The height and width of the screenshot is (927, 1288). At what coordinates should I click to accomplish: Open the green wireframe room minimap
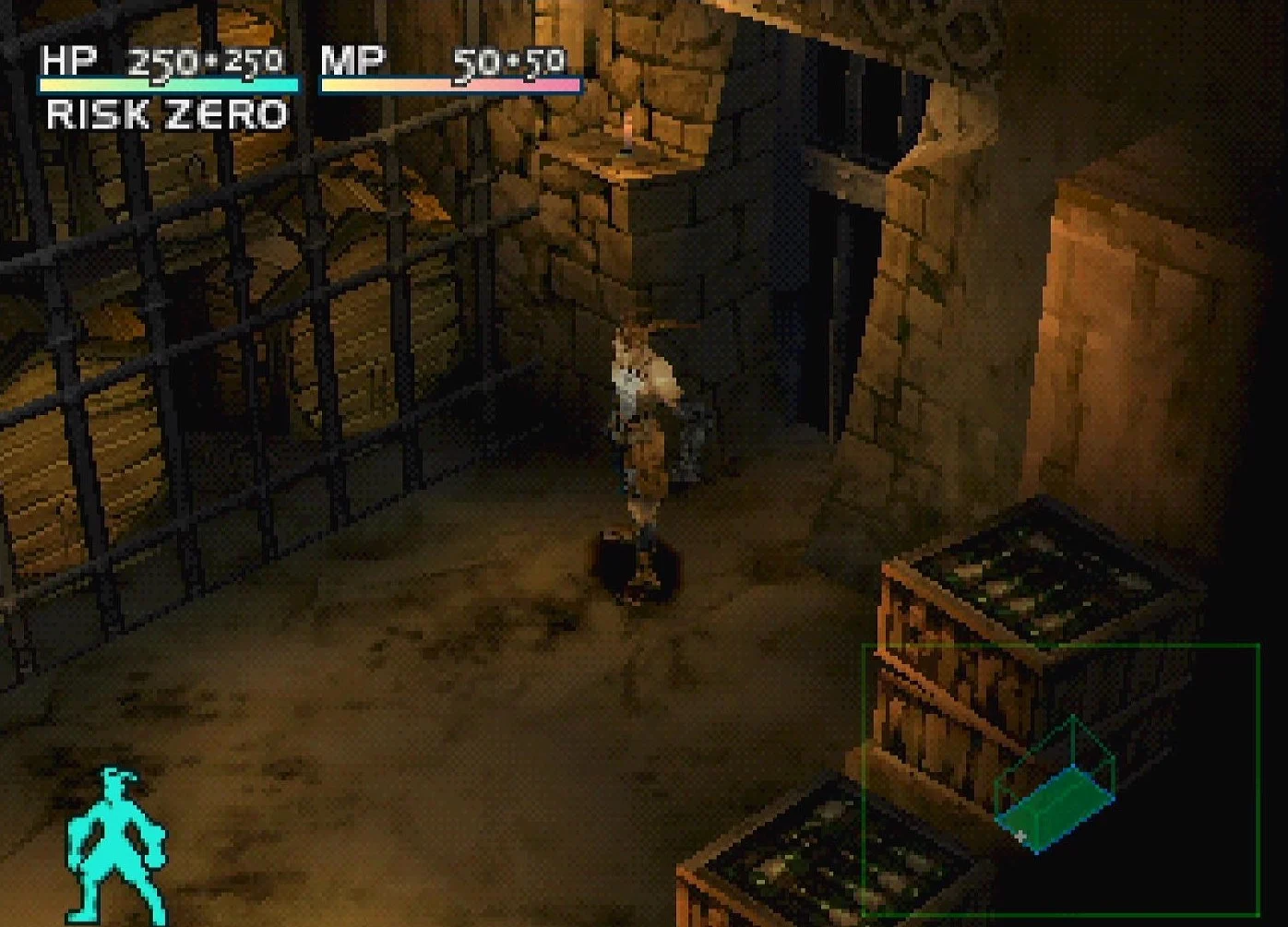coord(1059,778)
